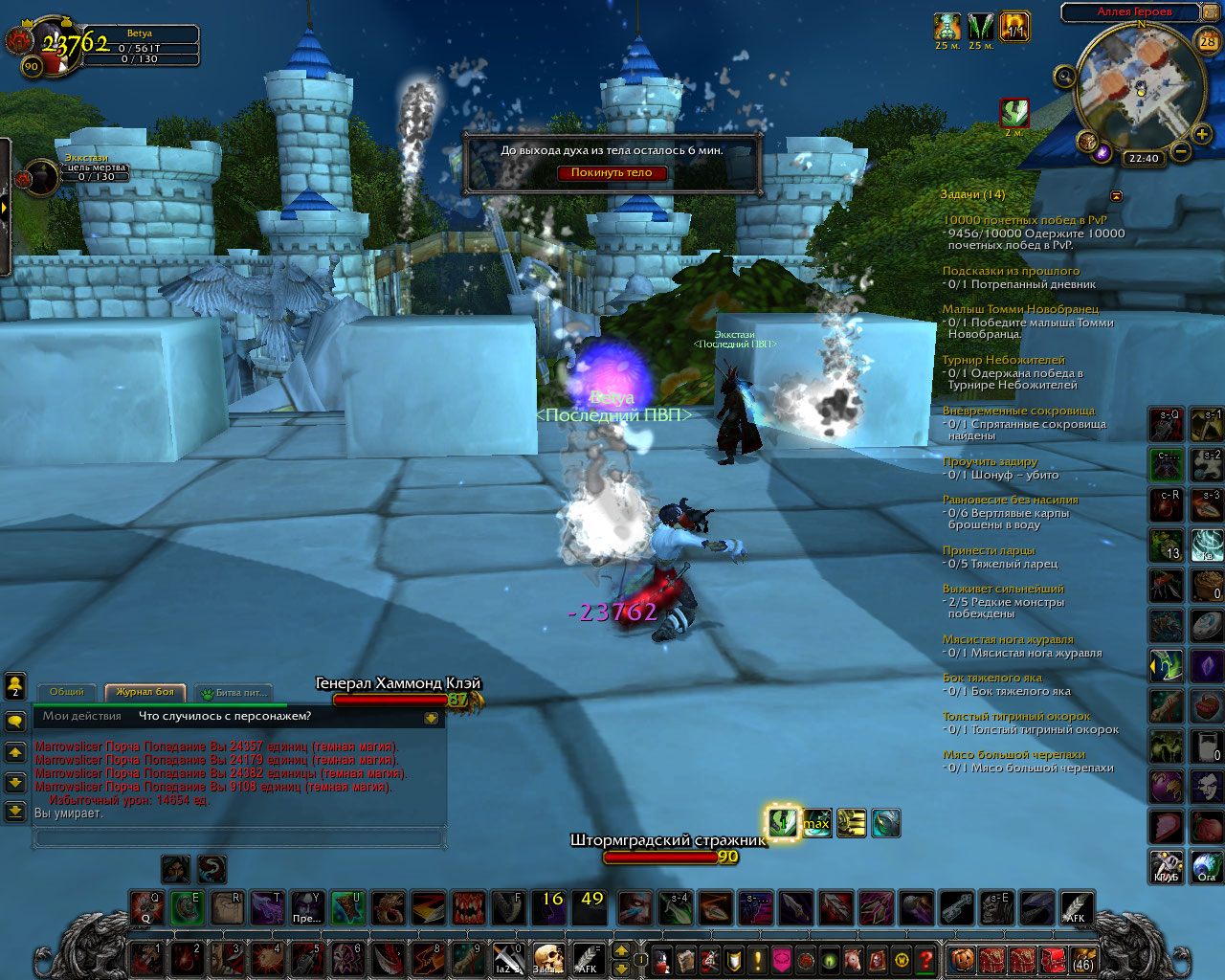
Task: Choose the 'Мои действия' combat log filter
Action: pos(82,716)
